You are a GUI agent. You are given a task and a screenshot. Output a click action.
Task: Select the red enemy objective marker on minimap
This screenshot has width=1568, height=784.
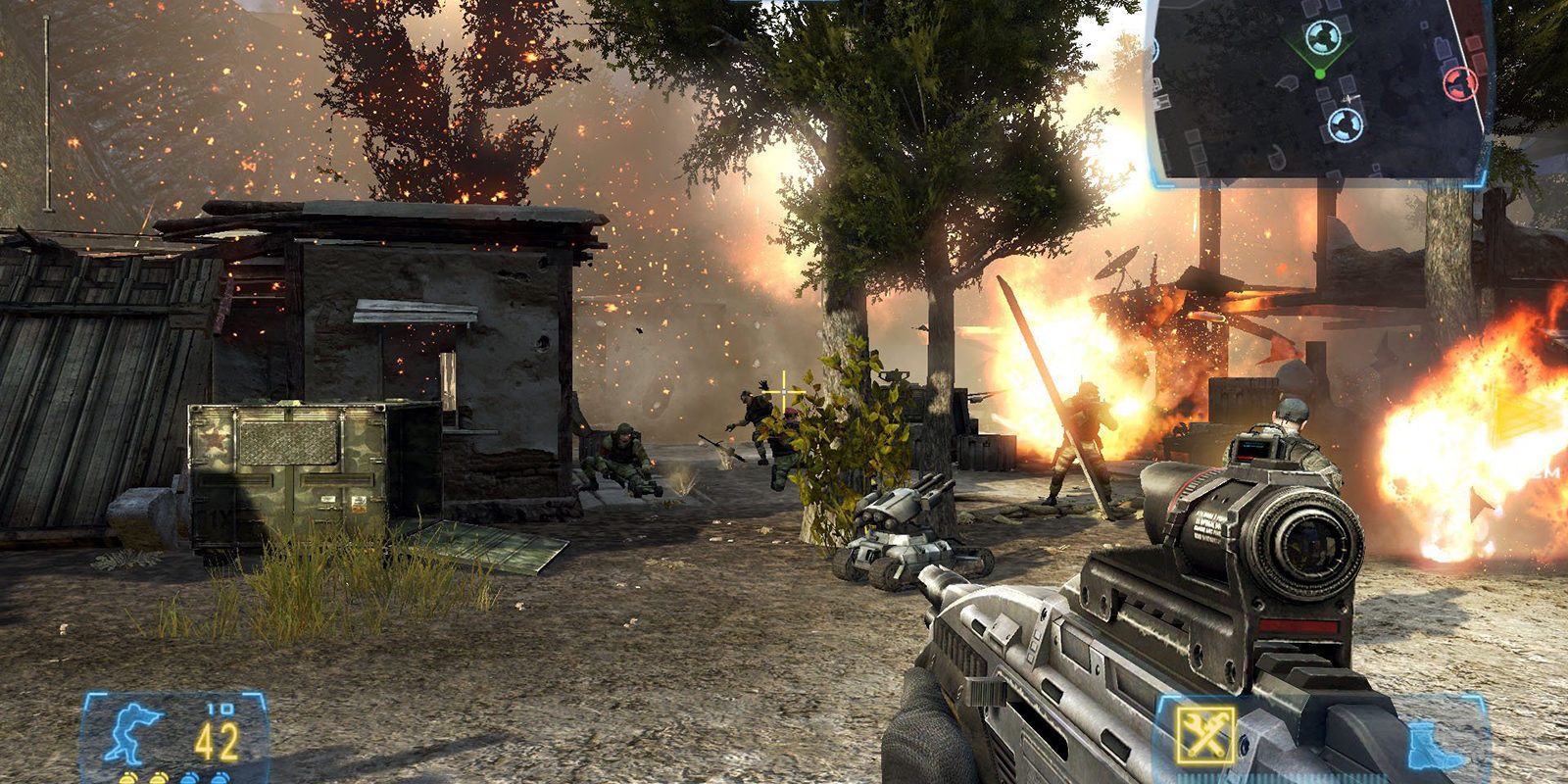[1459, 82]
